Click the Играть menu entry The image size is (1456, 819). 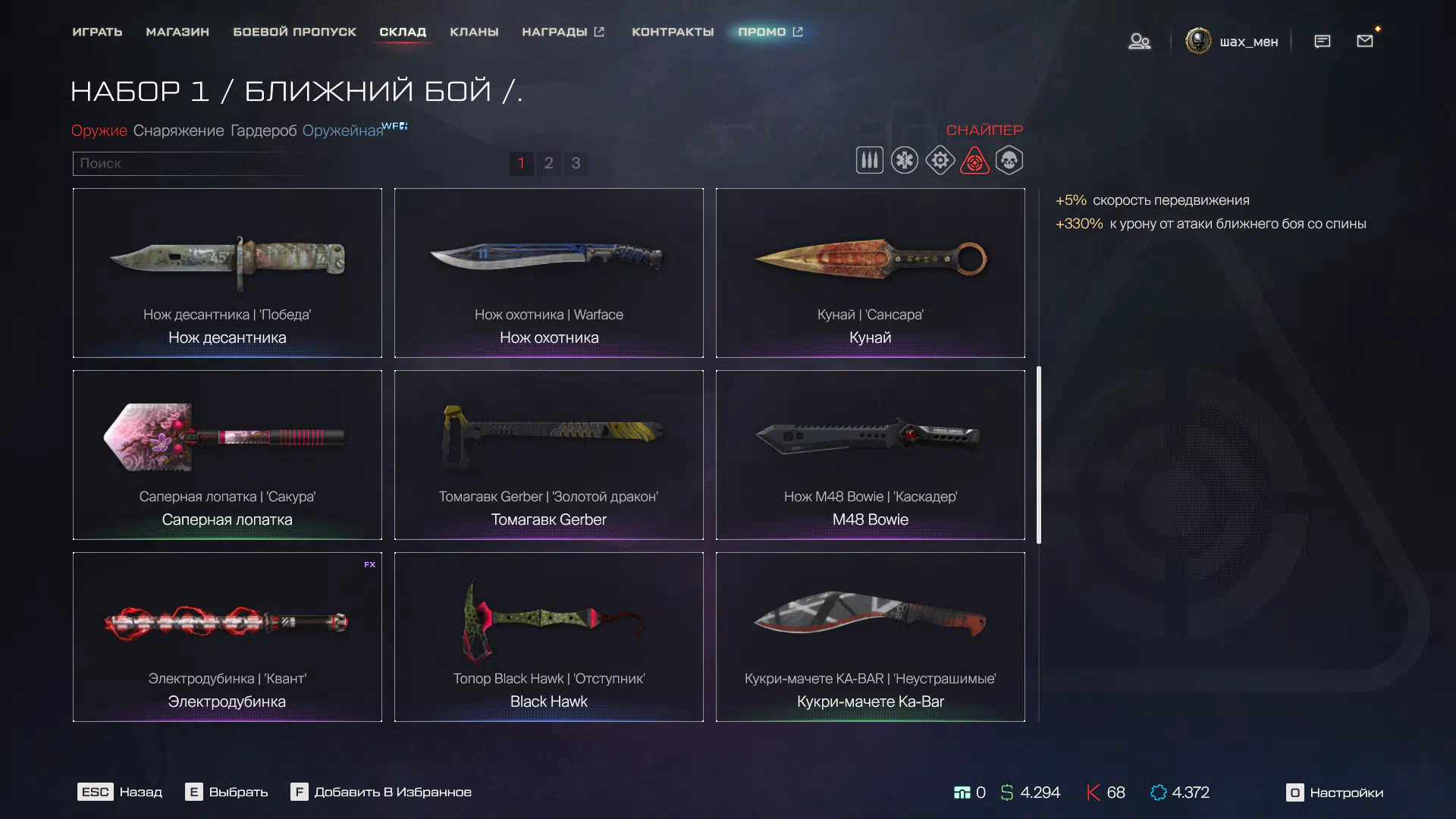tap(97, 32)
